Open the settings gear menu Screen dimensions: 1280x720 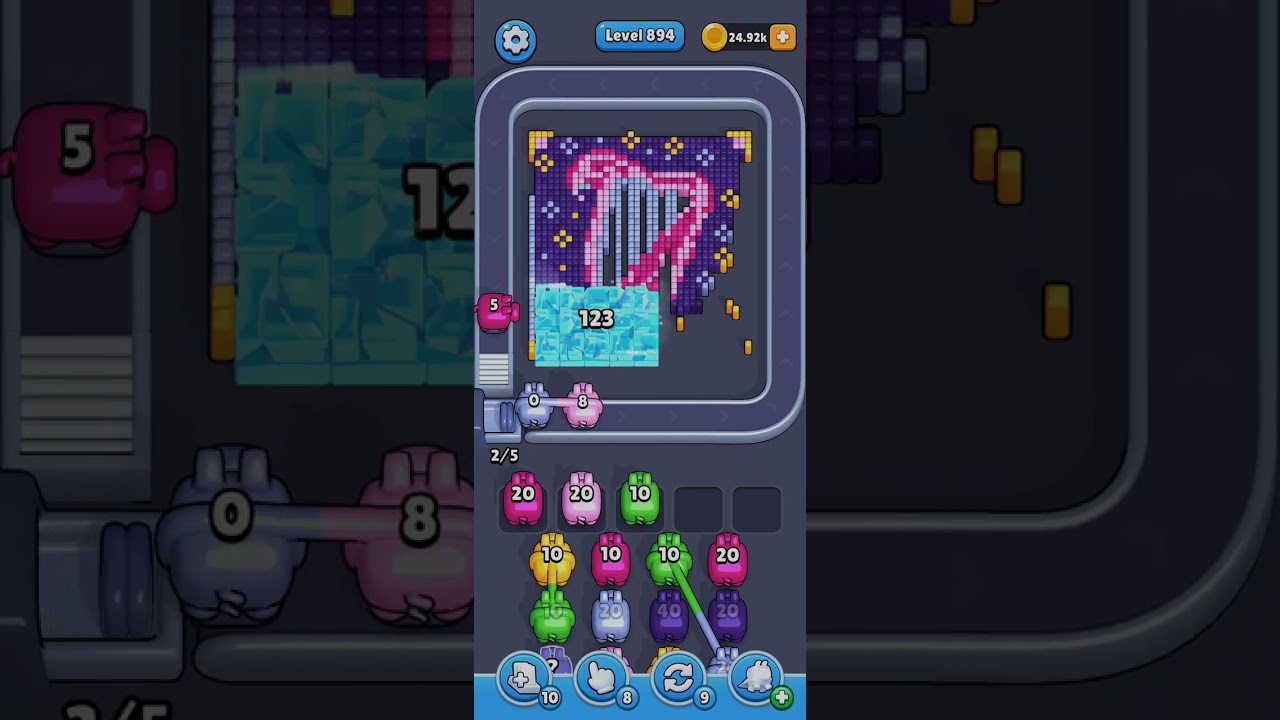515,40
